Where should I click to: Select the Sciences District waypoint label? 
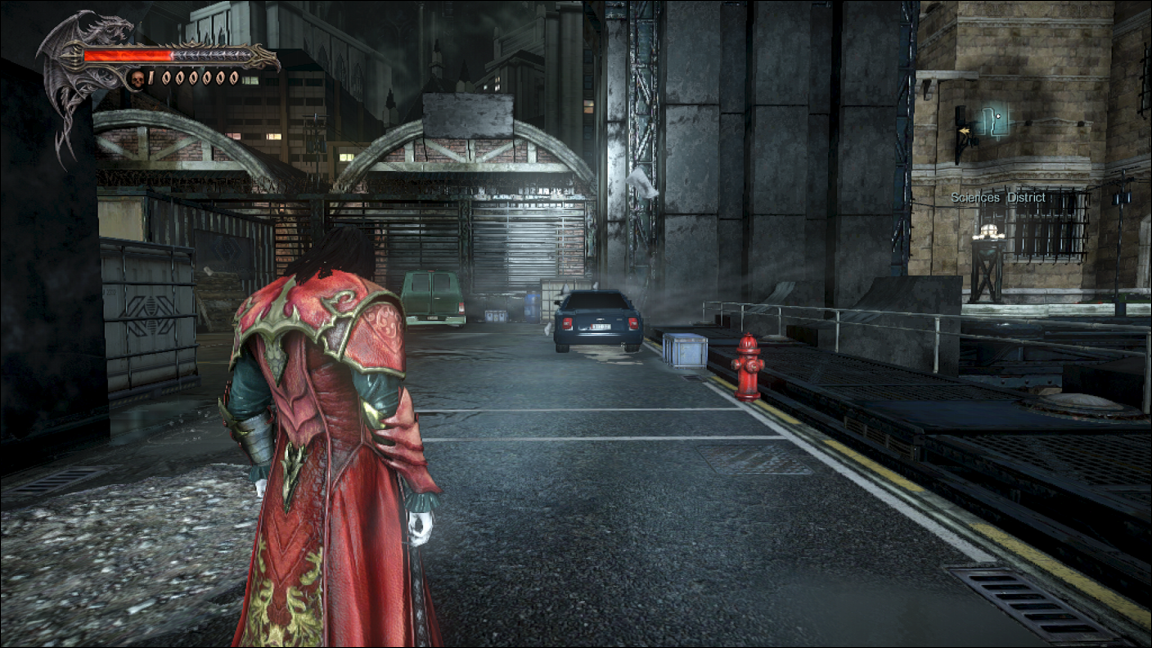(998, 198)
